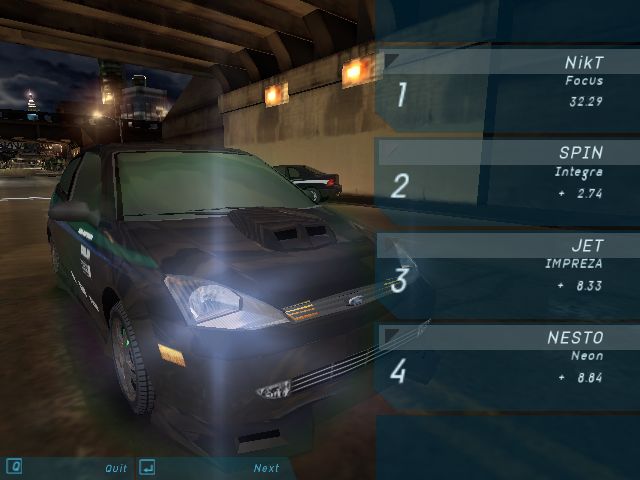Quit from the race results screen
Image resolution: width=640 pixels, height=480 pixels.
click(116, 468)
